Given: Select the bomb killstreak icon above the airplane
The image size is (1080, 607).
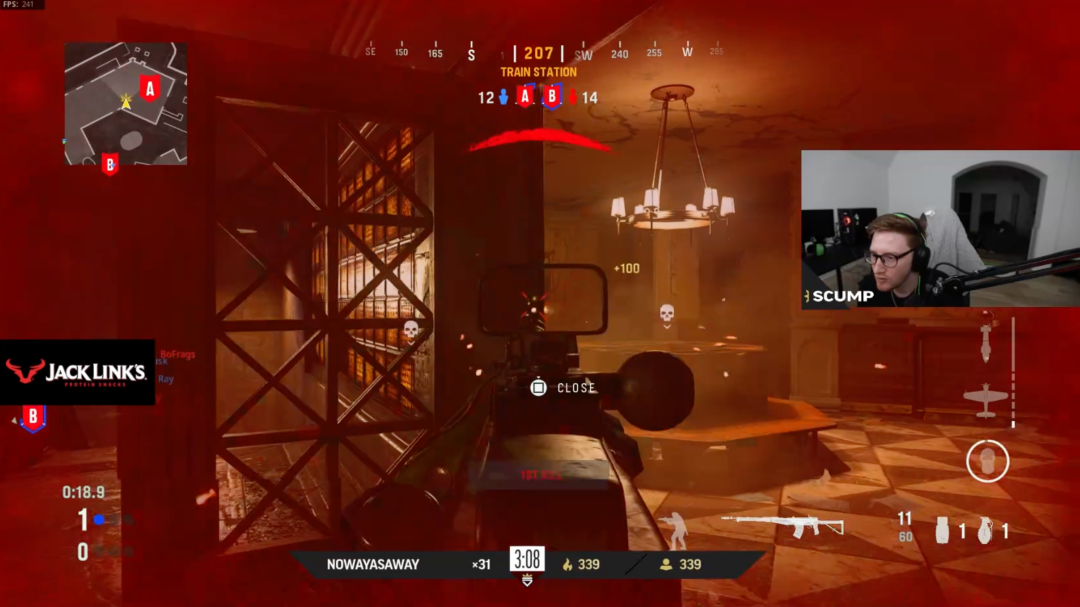Looking at the screenshot, I should coord(985,345).
